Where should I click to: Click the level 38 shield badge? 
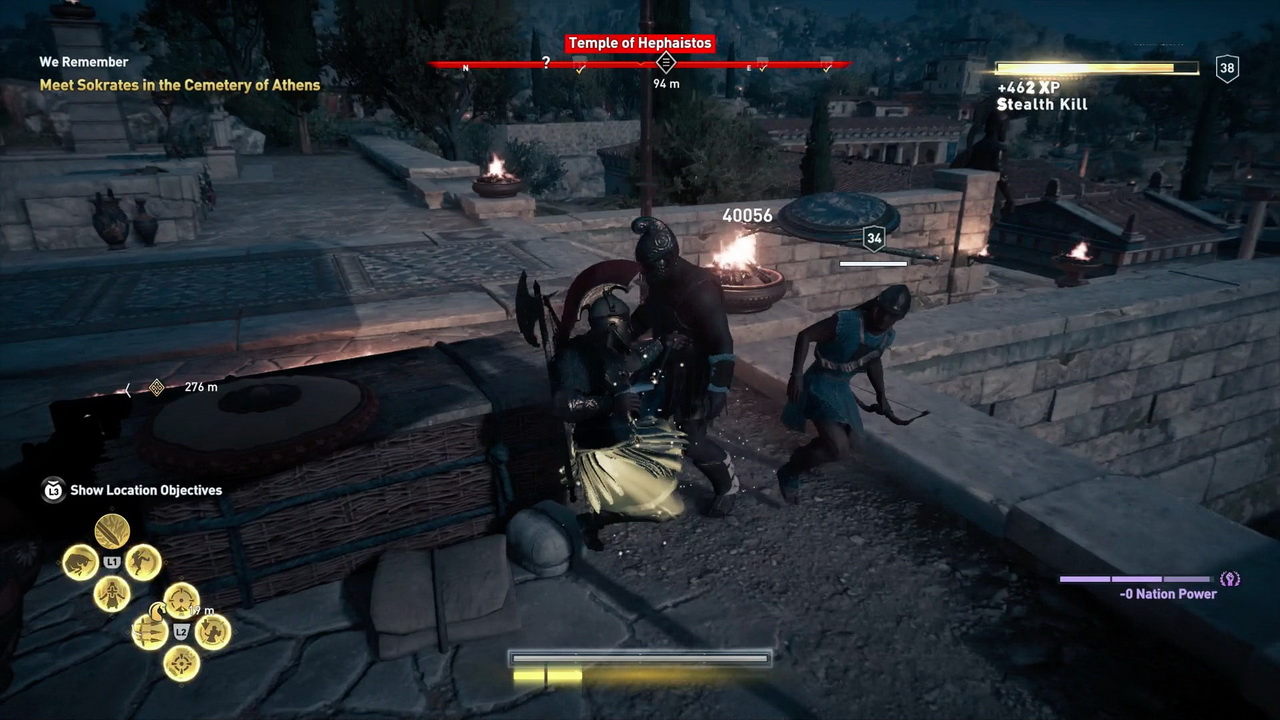pos(1227,68)
